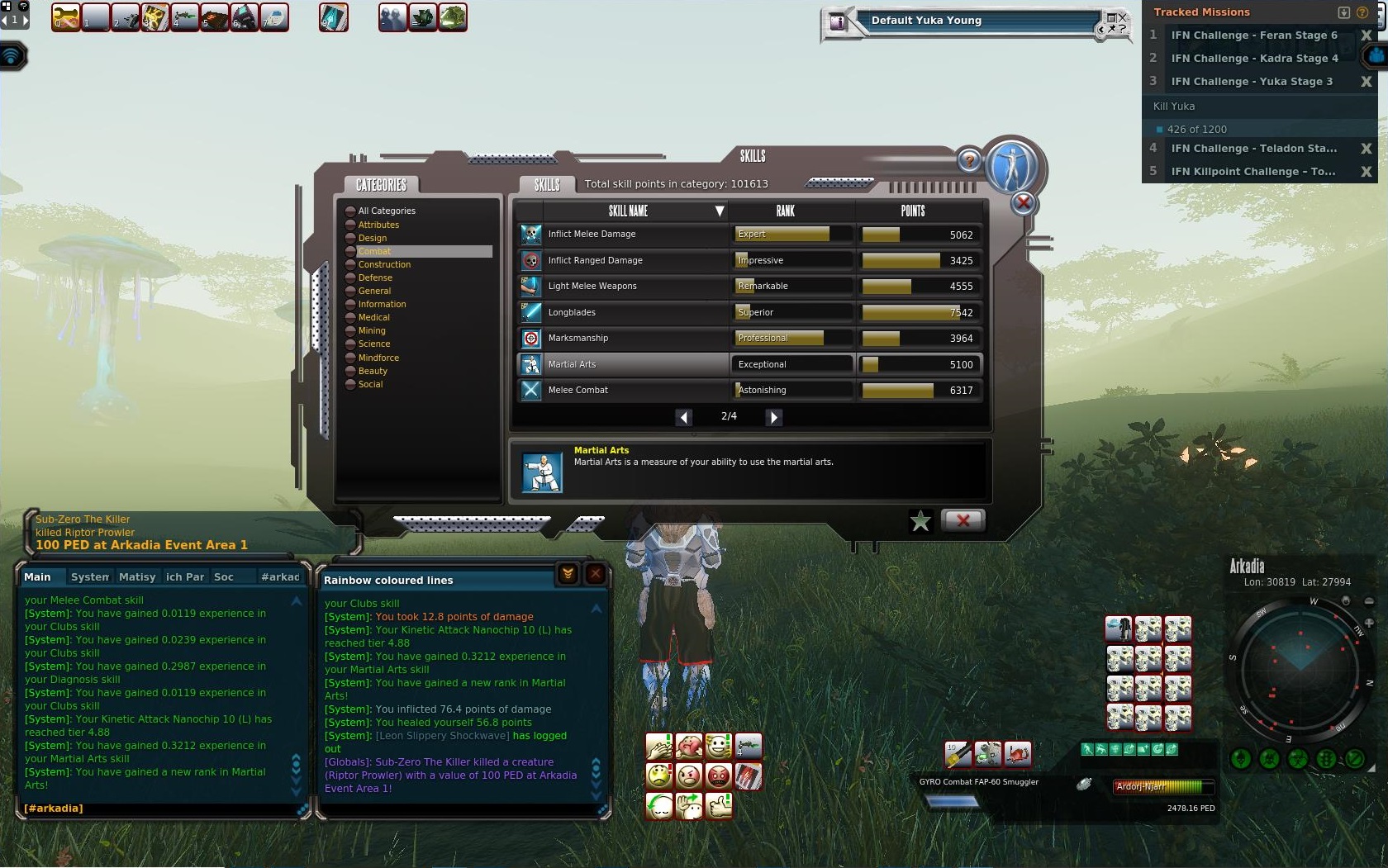Select the Attributes skill category
Image resolution: width=1388 pixels, height=868 pixels.
point(378,225)
